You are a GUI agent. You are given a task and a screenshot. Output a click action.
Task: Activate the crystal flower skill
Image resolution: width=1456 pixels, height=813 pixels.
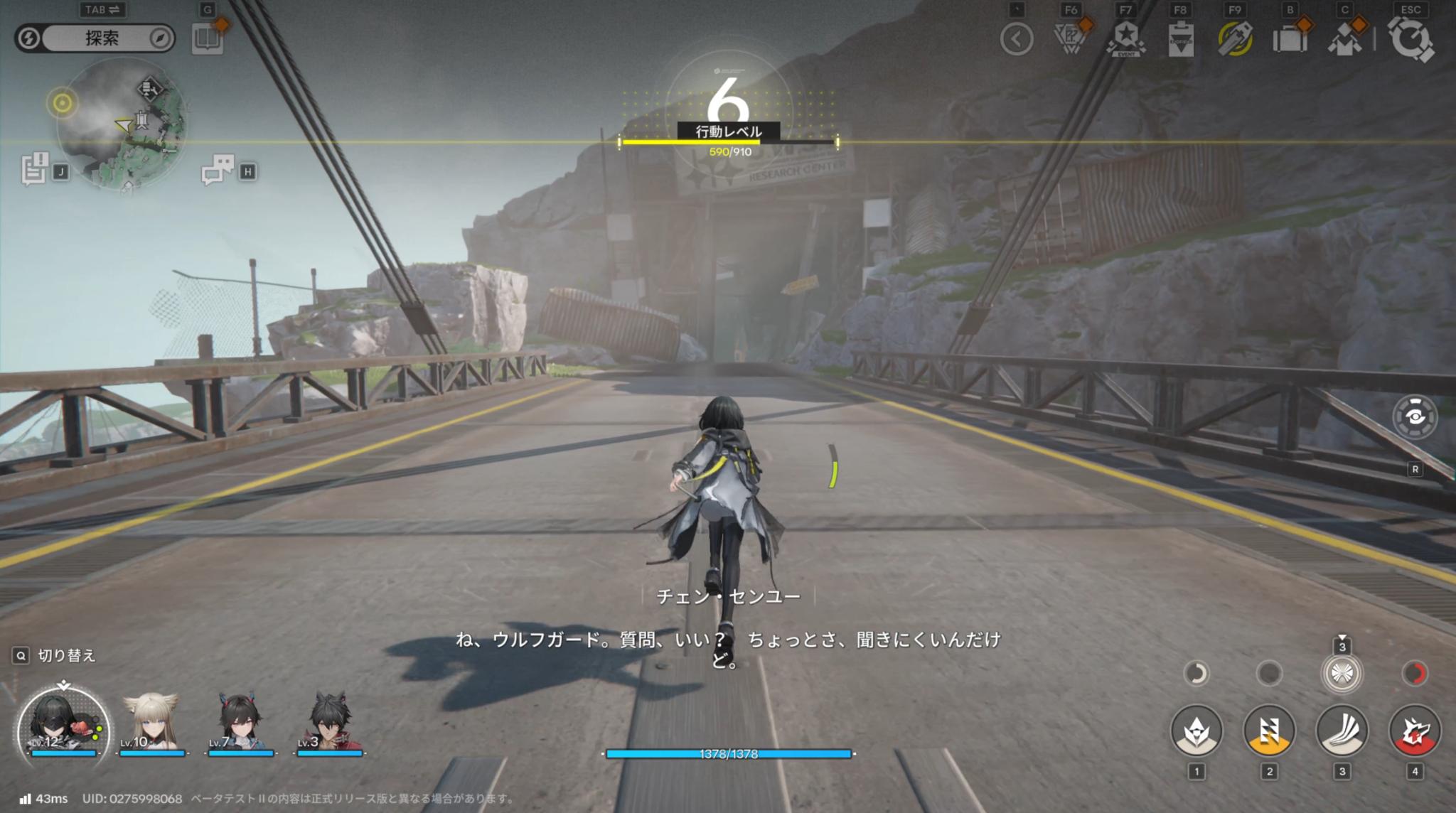(x=1197, y=730)
